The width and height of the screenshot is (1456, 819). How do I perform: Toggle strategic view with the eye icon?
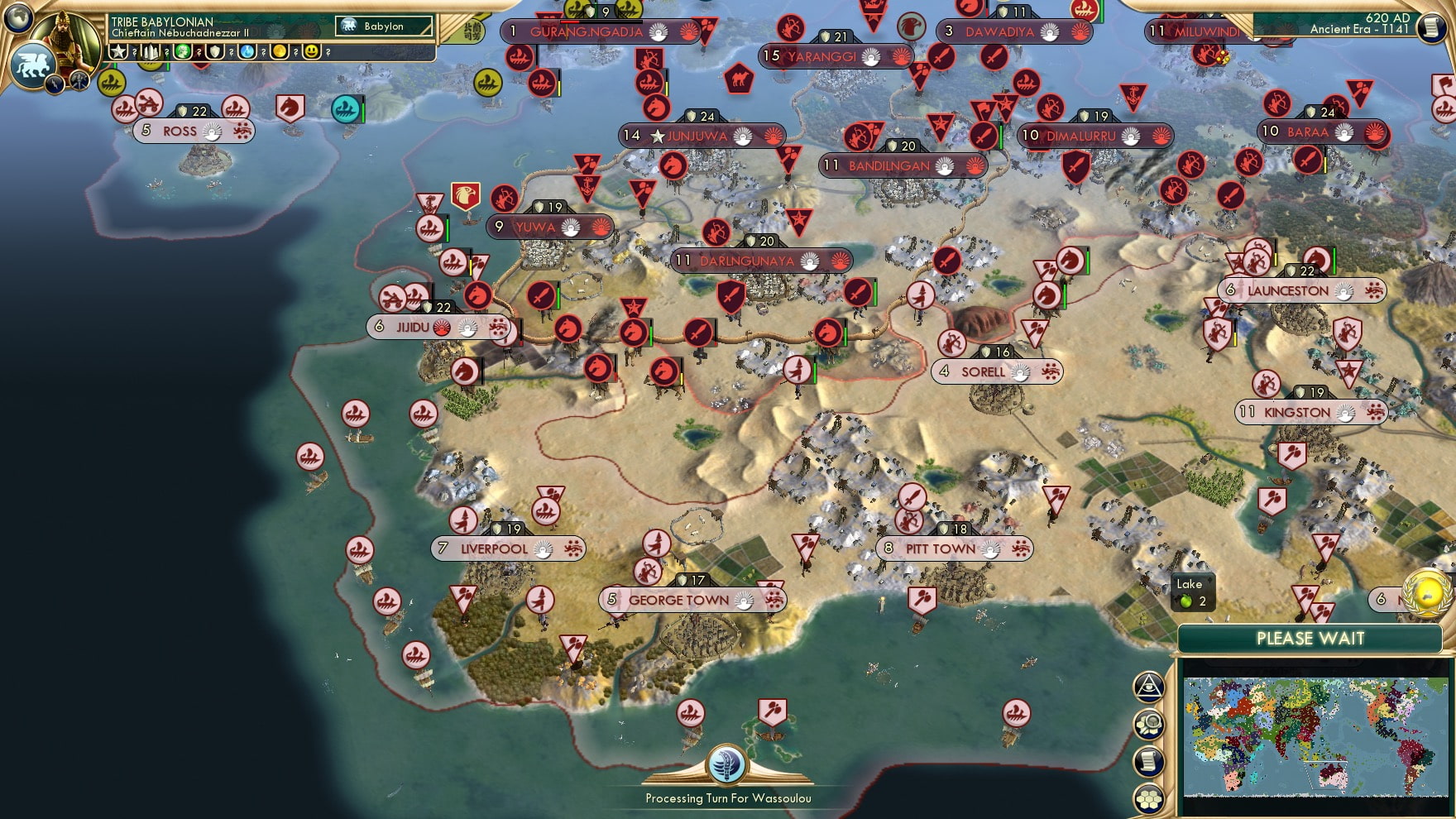(x=1151, y=687)
